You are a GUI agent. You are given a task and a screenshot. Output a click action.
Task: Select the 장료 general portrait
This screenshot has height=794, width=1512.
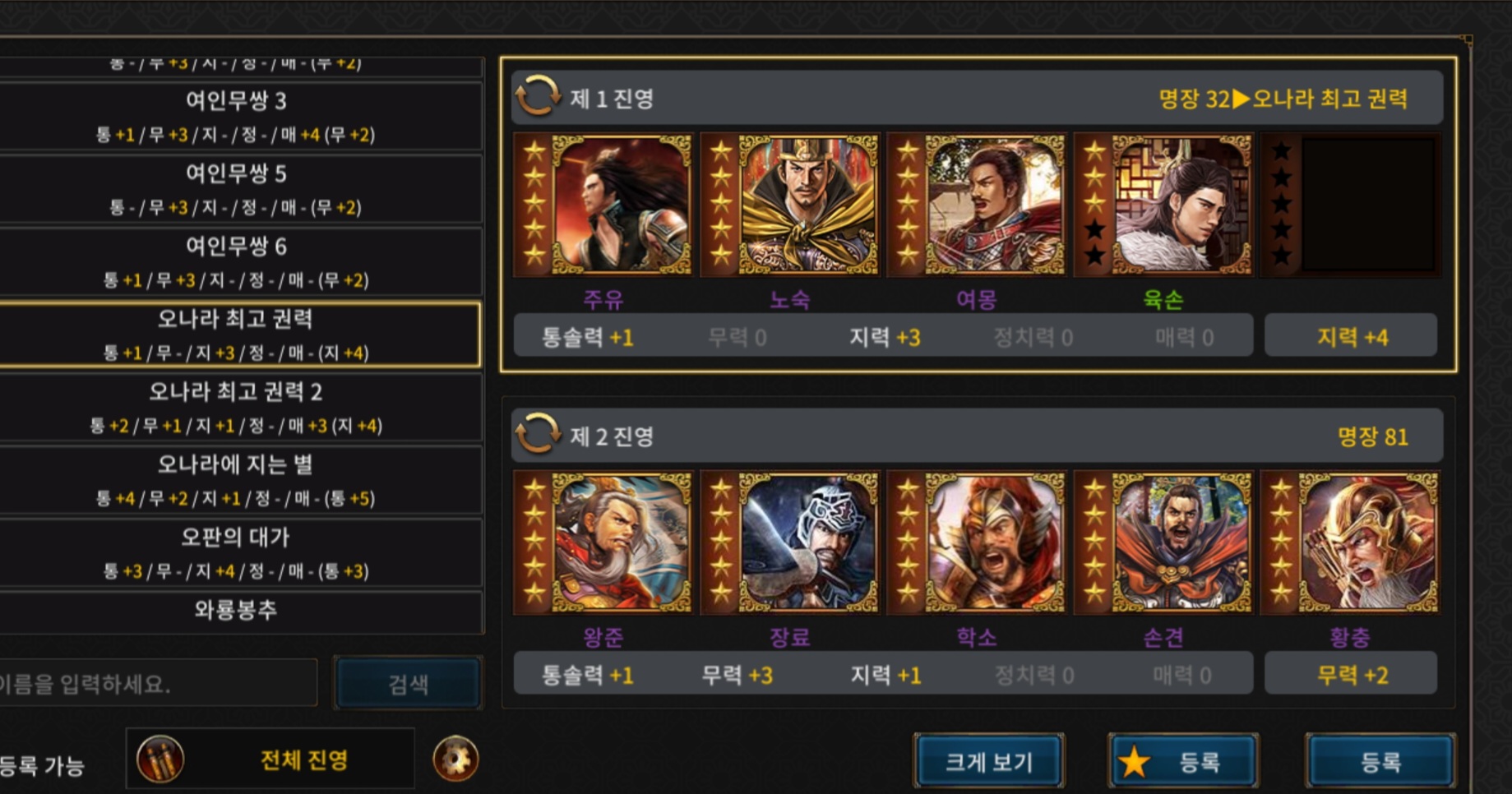pyautogui.click(x=790, y=542)
